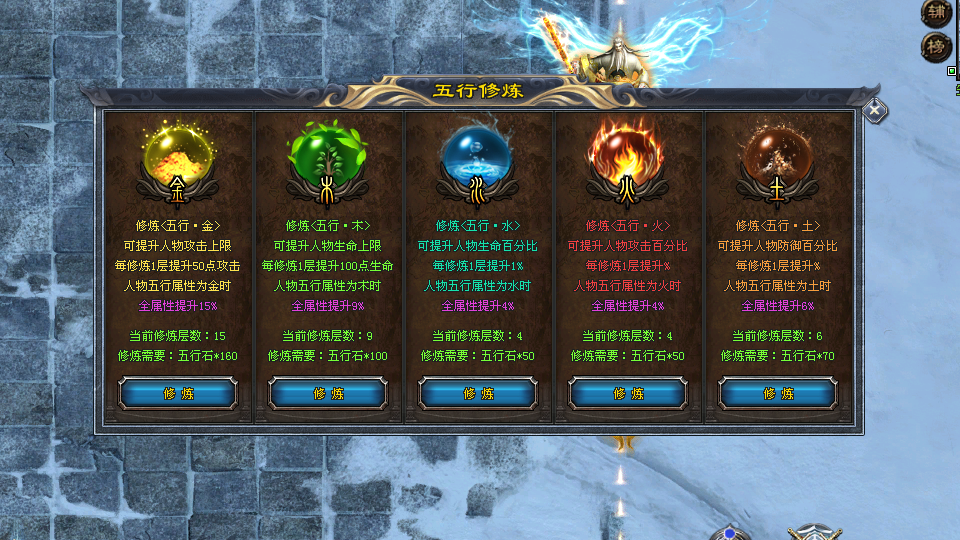
Task: Upgrade the 土 (Earth) element via 修炼
Action: tap(778, 393)
